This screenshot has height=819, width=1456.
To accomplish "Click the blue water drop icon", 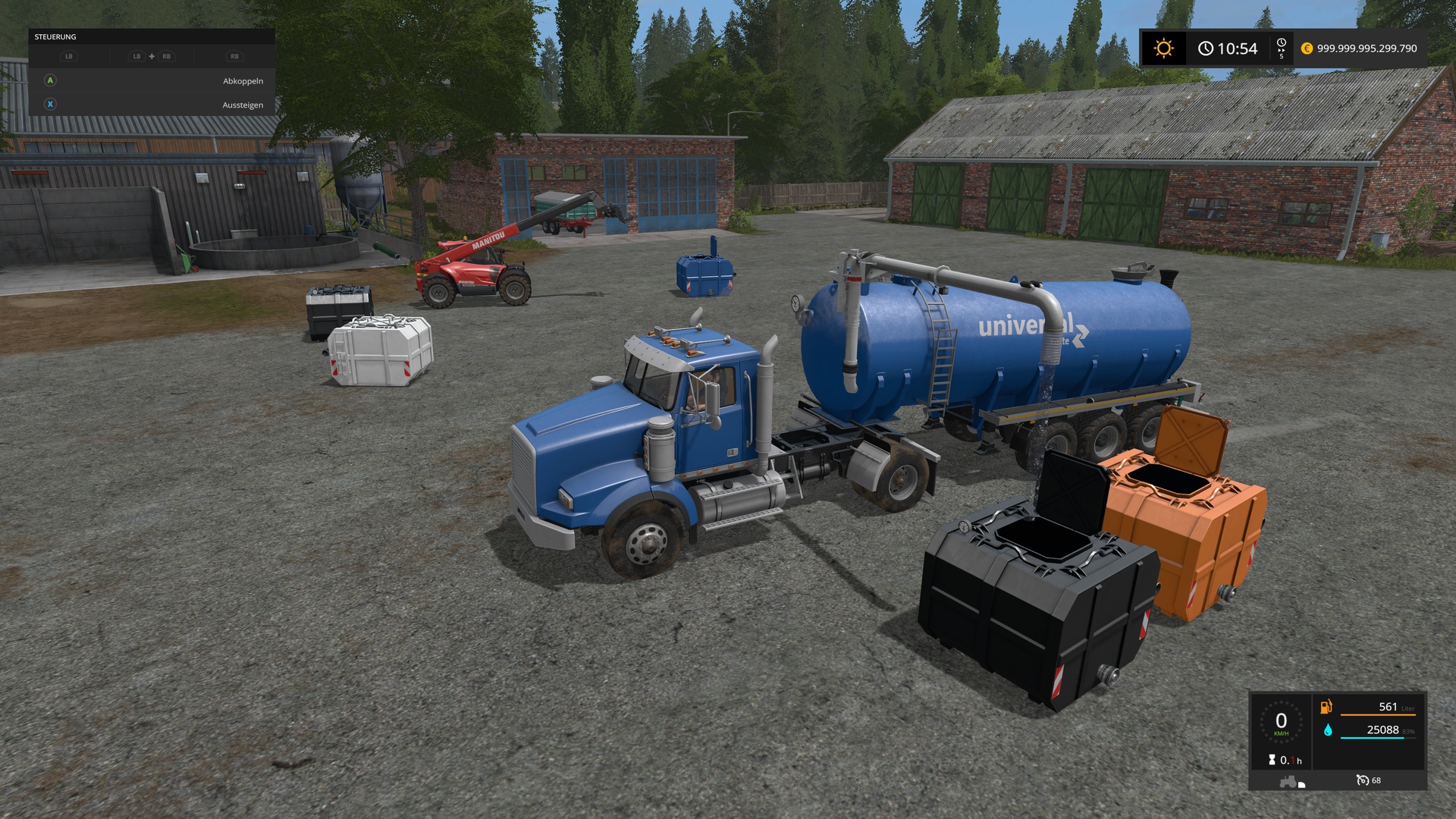I will 1328,730.
